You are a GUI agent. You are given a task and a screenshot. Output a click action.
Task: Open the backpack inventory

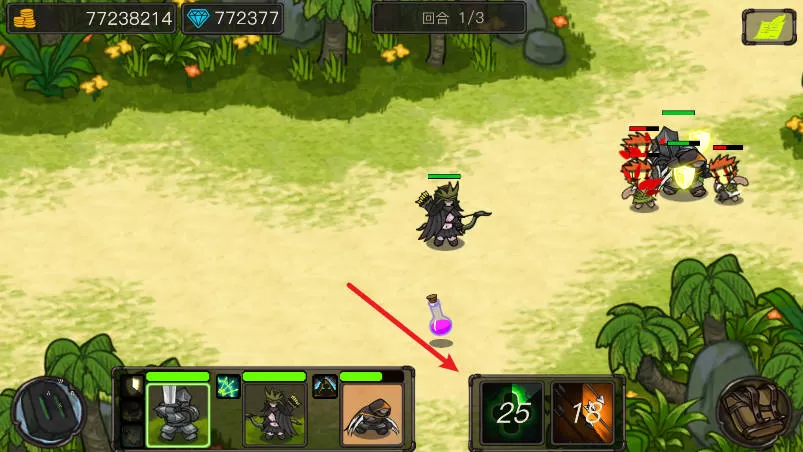pyautogui.click(x=753, y=412)
